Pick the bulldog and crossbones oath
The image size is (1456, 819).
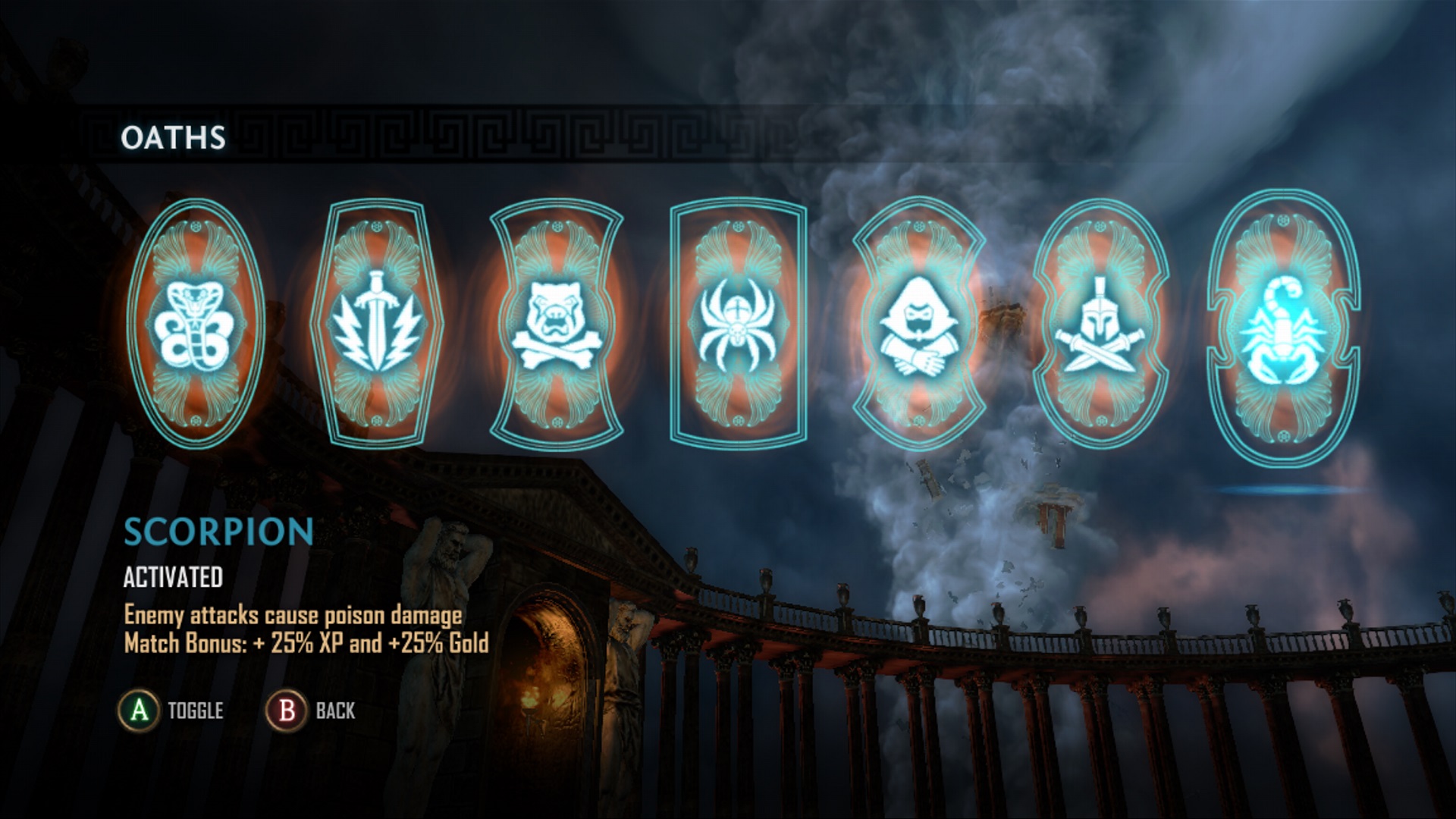click(x=557, y=325)
